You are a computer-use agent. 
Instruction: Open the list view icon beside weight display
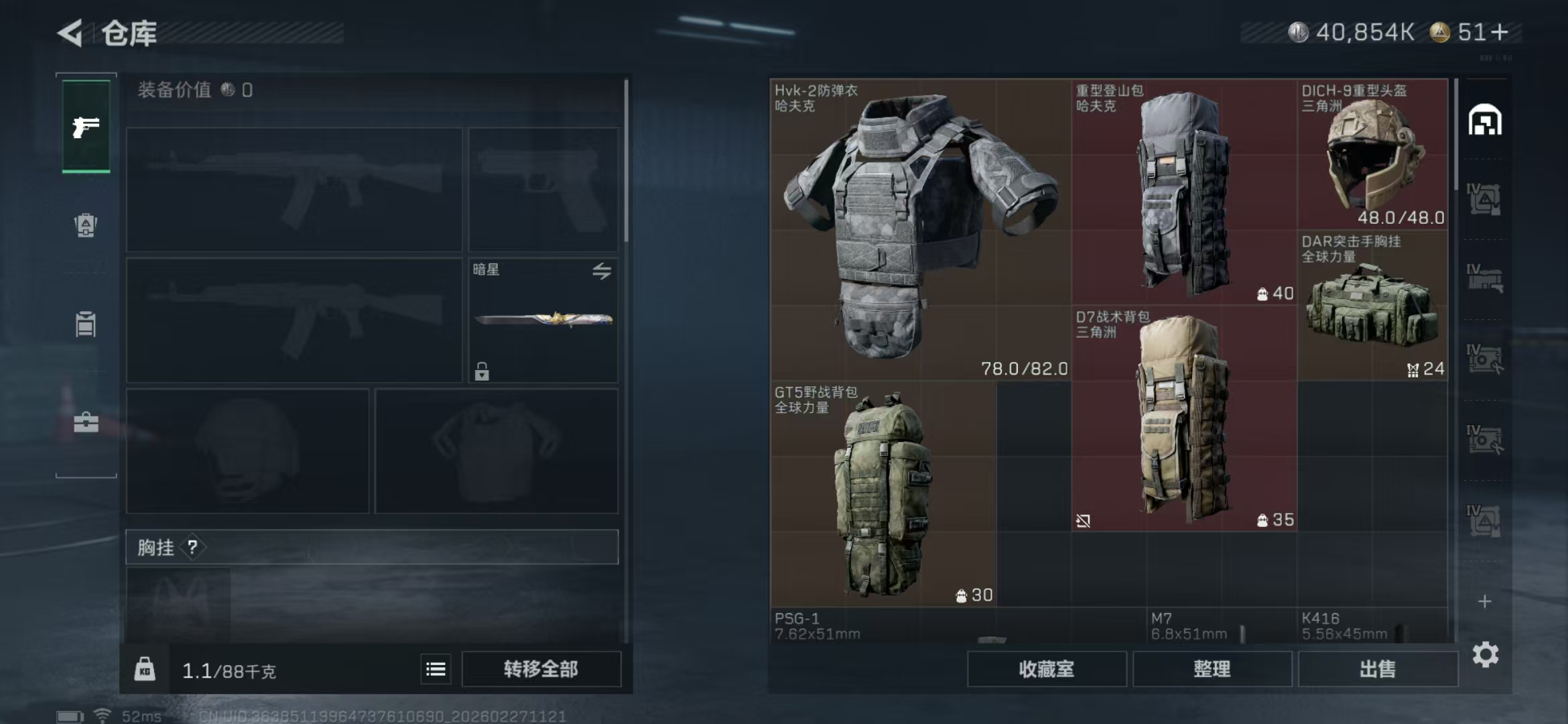tap(434, 668)
